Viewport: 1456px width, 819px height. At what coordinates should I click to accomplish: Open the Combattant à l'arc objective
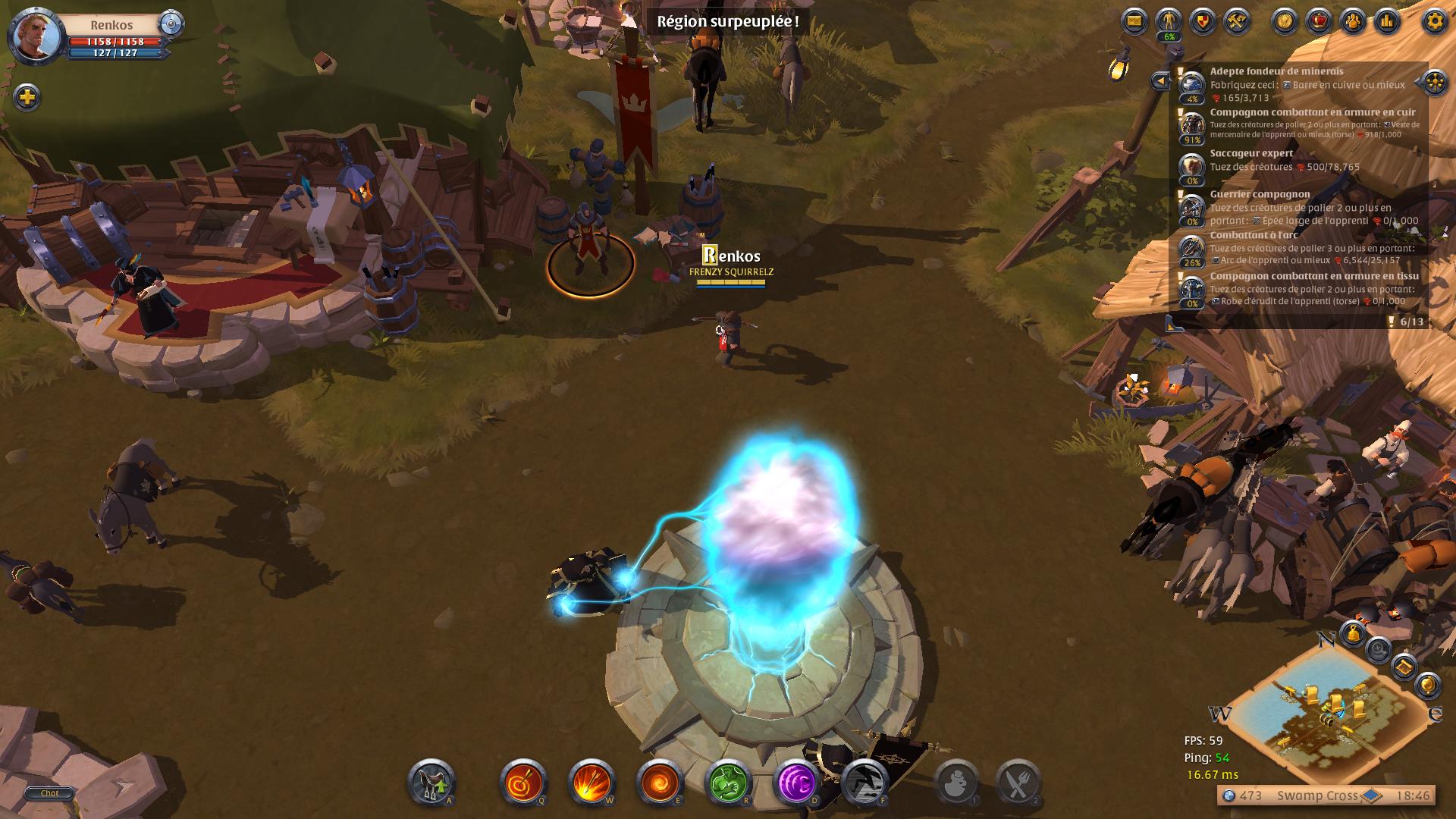coord(1254,235)
